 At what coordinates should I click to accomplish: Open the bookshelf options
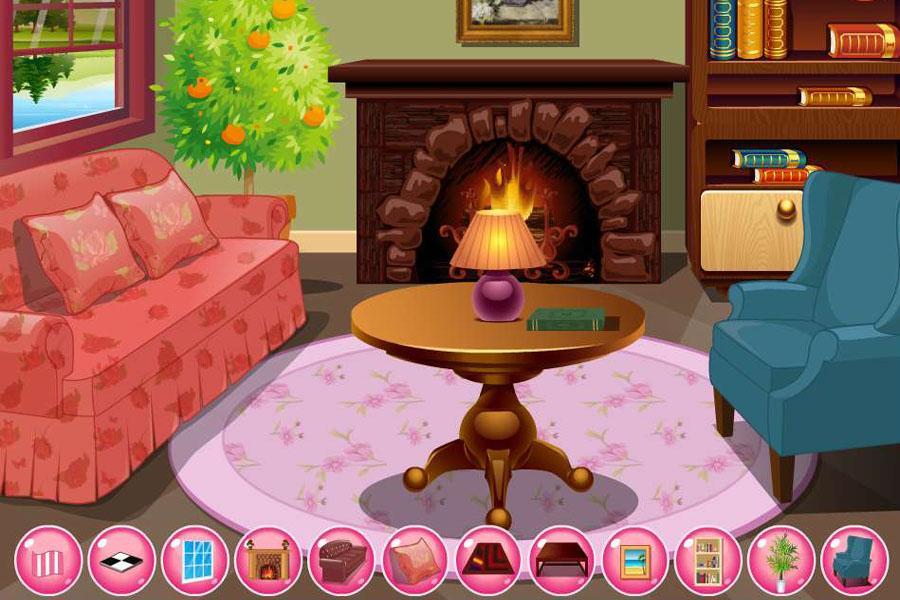pyautogui.click(x=708, y=560)
